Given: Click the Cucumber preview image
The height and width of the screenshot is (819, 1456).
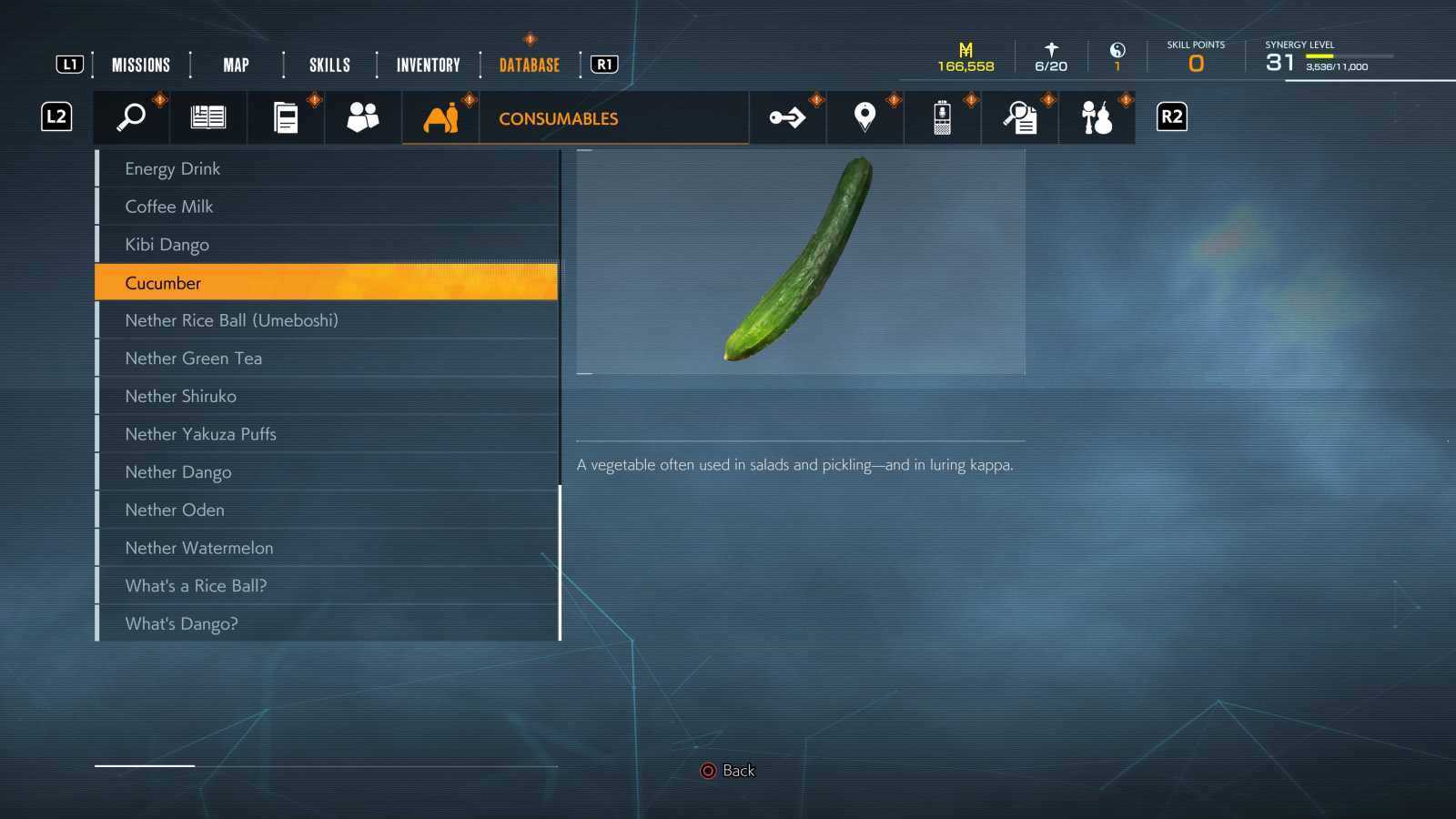Looking at the screenshot, I should pyautogui.click(x=801, y=262).
